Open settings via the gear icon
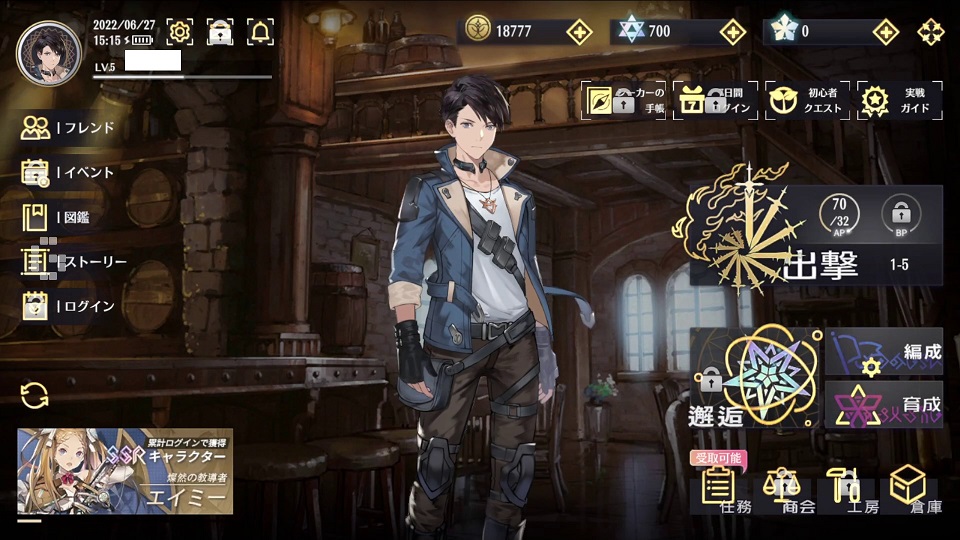 click(180, 32)
